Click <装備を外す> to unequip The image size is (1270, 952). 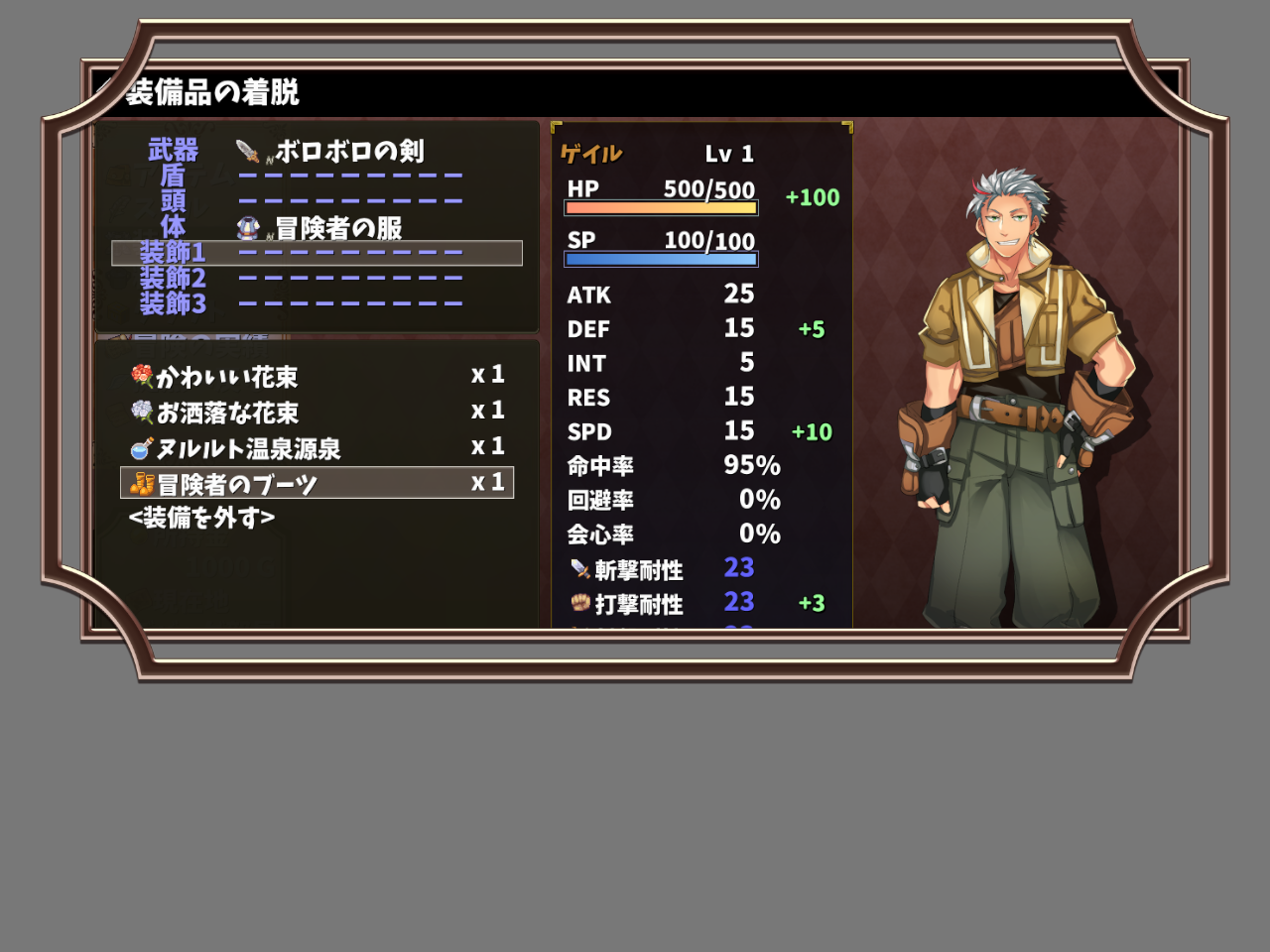(202, 518)
